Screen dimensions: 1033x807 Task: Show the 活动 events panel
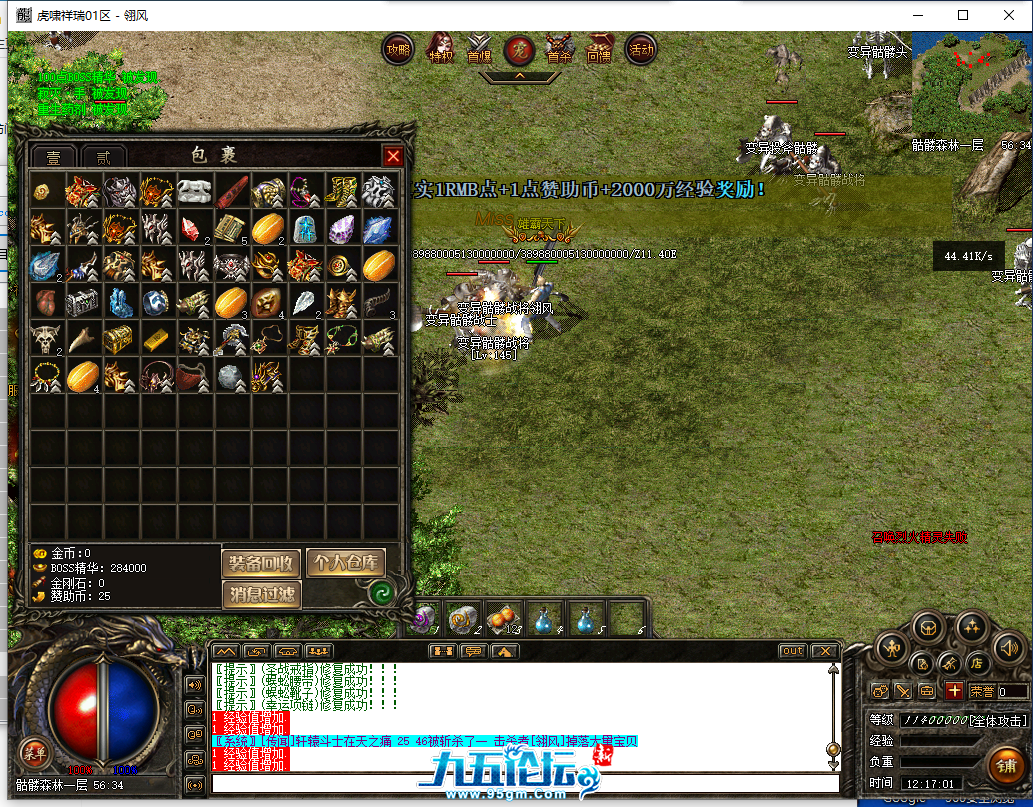pyautogui.click(x=640, y=48)
